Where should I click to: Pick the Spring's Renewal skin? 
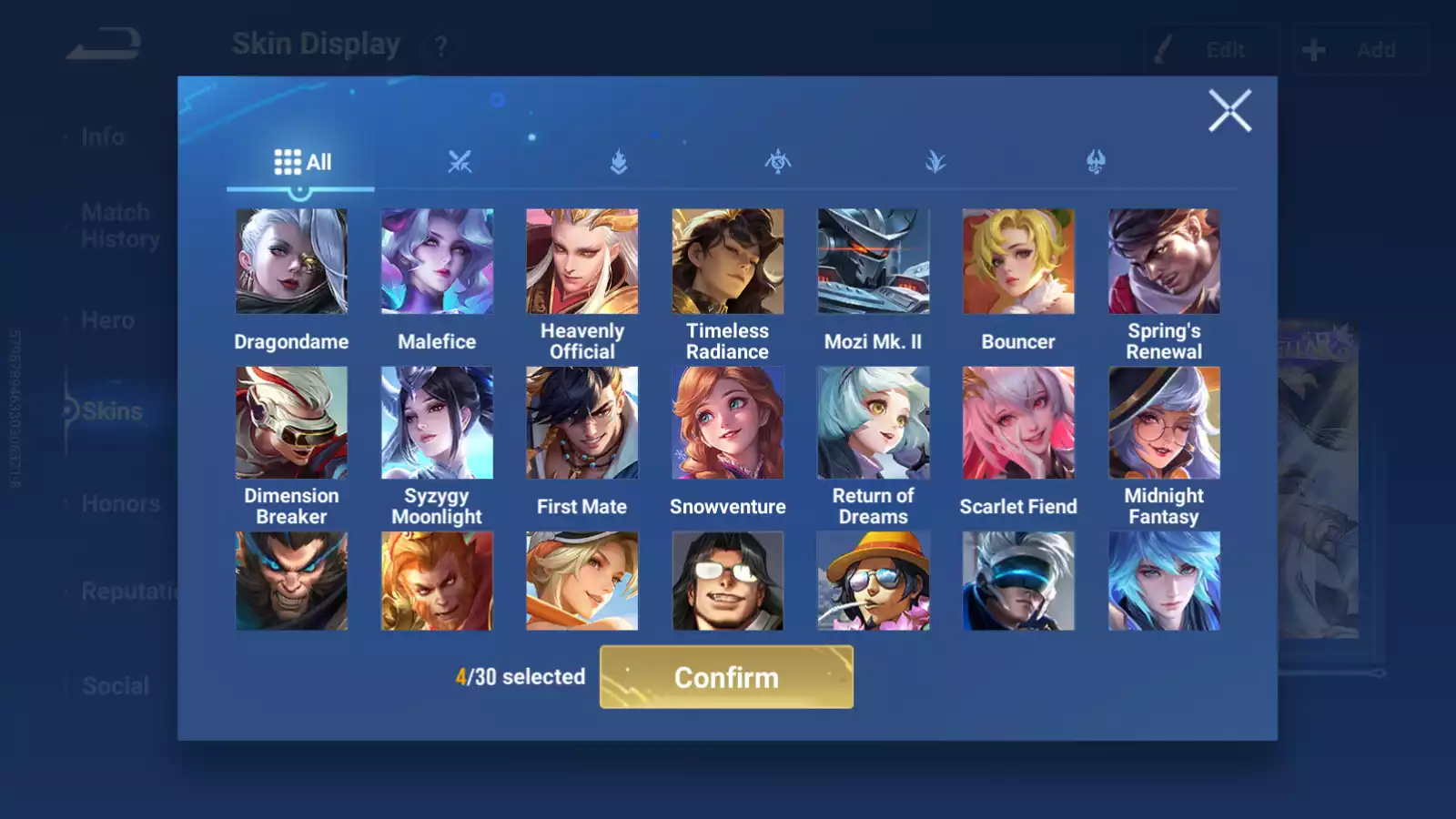pos(1164,262)
